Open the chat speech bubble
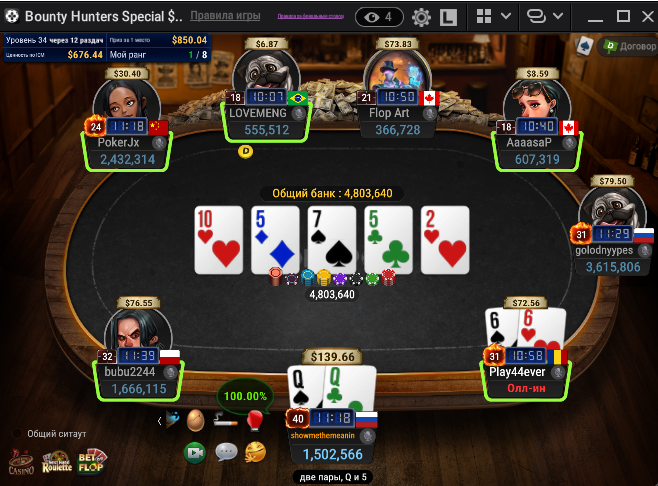Viewport: 658px width, 486px height. [x=226, y=452]
